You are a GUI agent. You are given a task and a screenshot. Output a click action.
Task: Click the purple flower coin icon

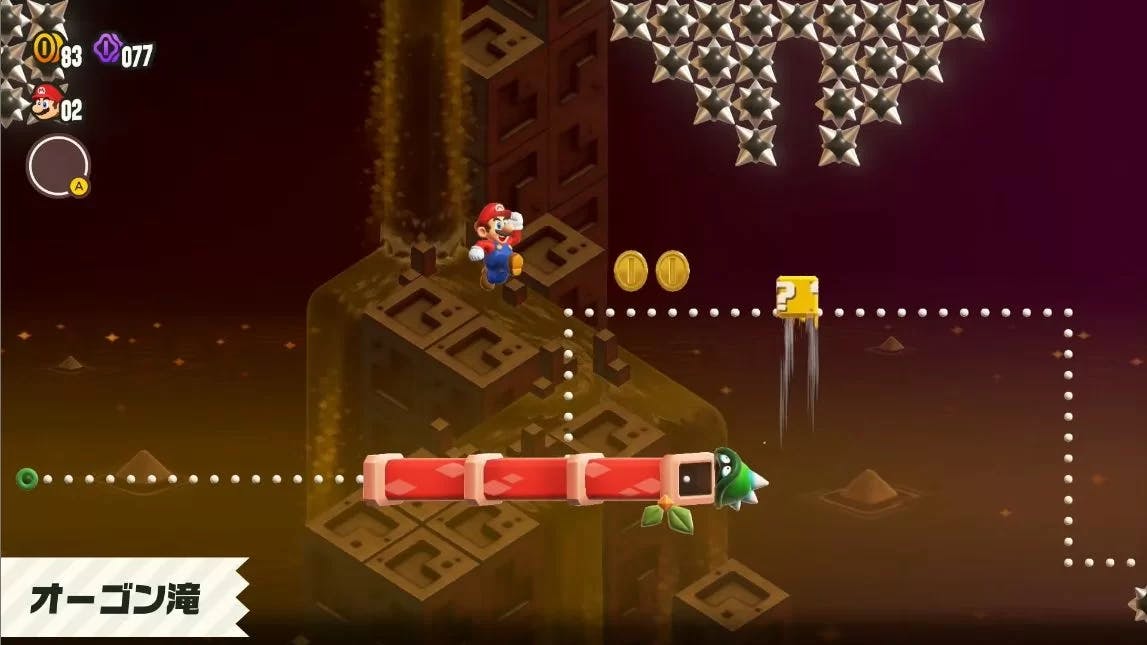tap(107, 48)
